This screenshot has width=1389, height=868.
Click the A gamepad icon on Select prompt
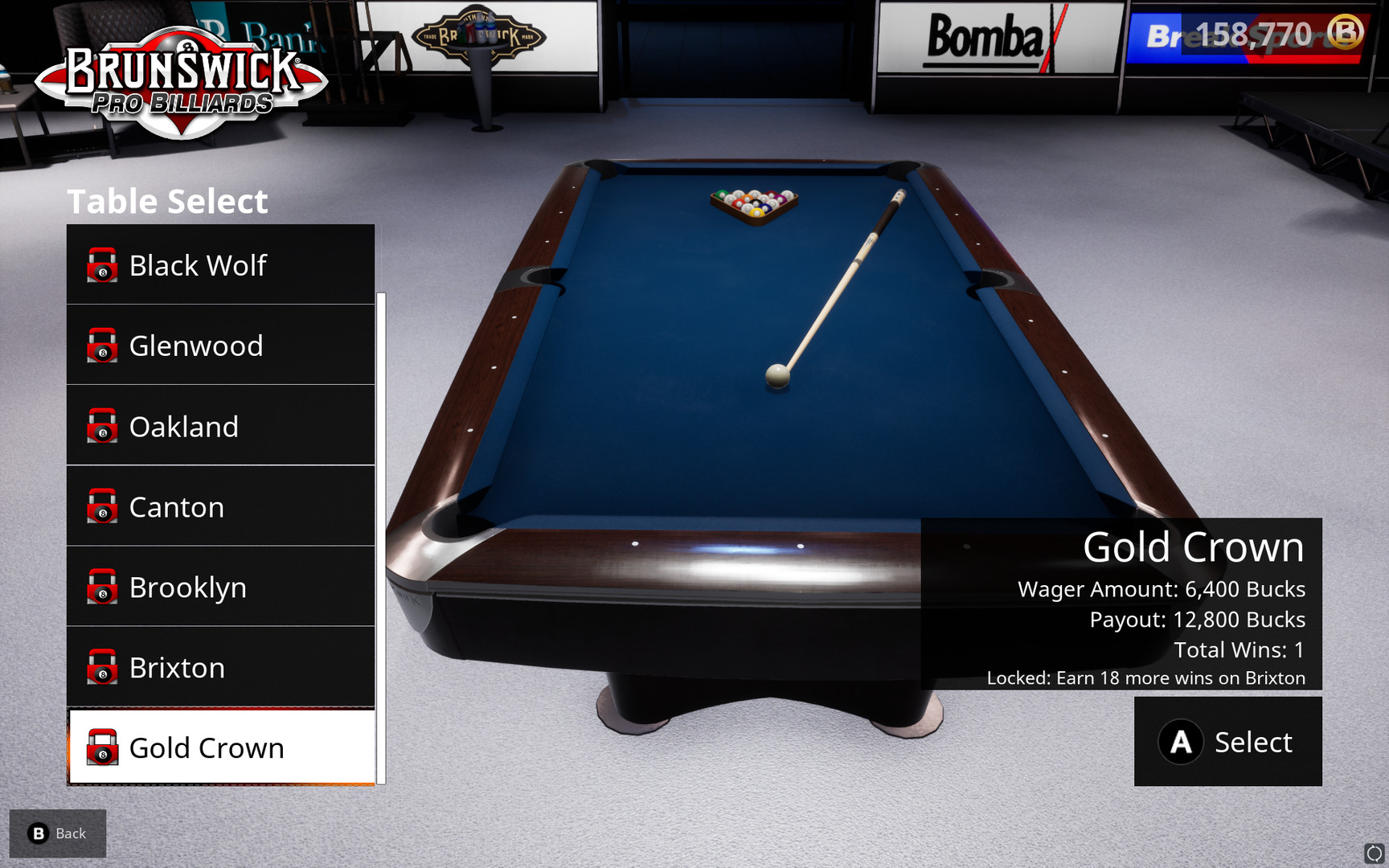point(1180,742)
